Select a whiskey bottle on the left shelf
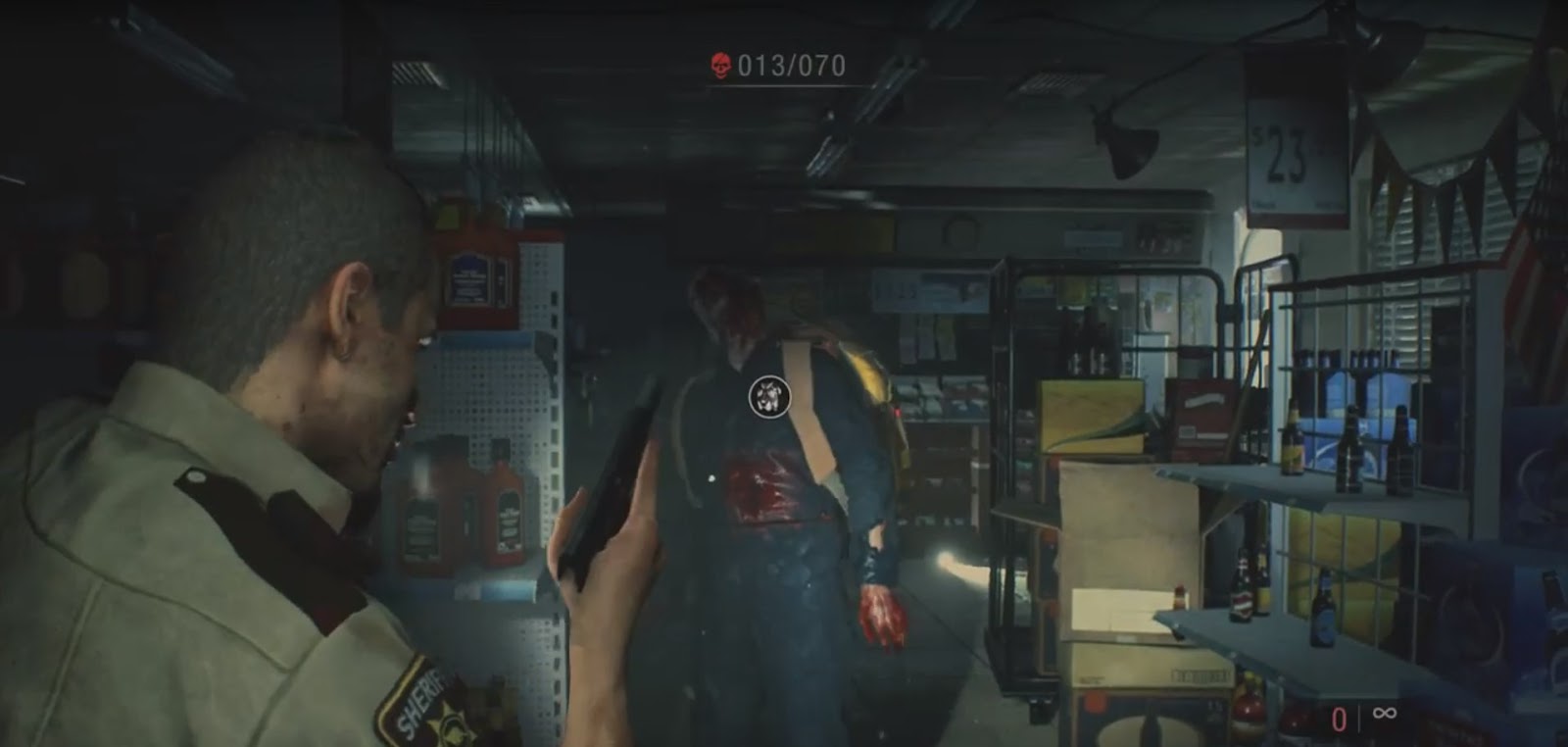The image size is (1568, 747). (x=509, y=510)
